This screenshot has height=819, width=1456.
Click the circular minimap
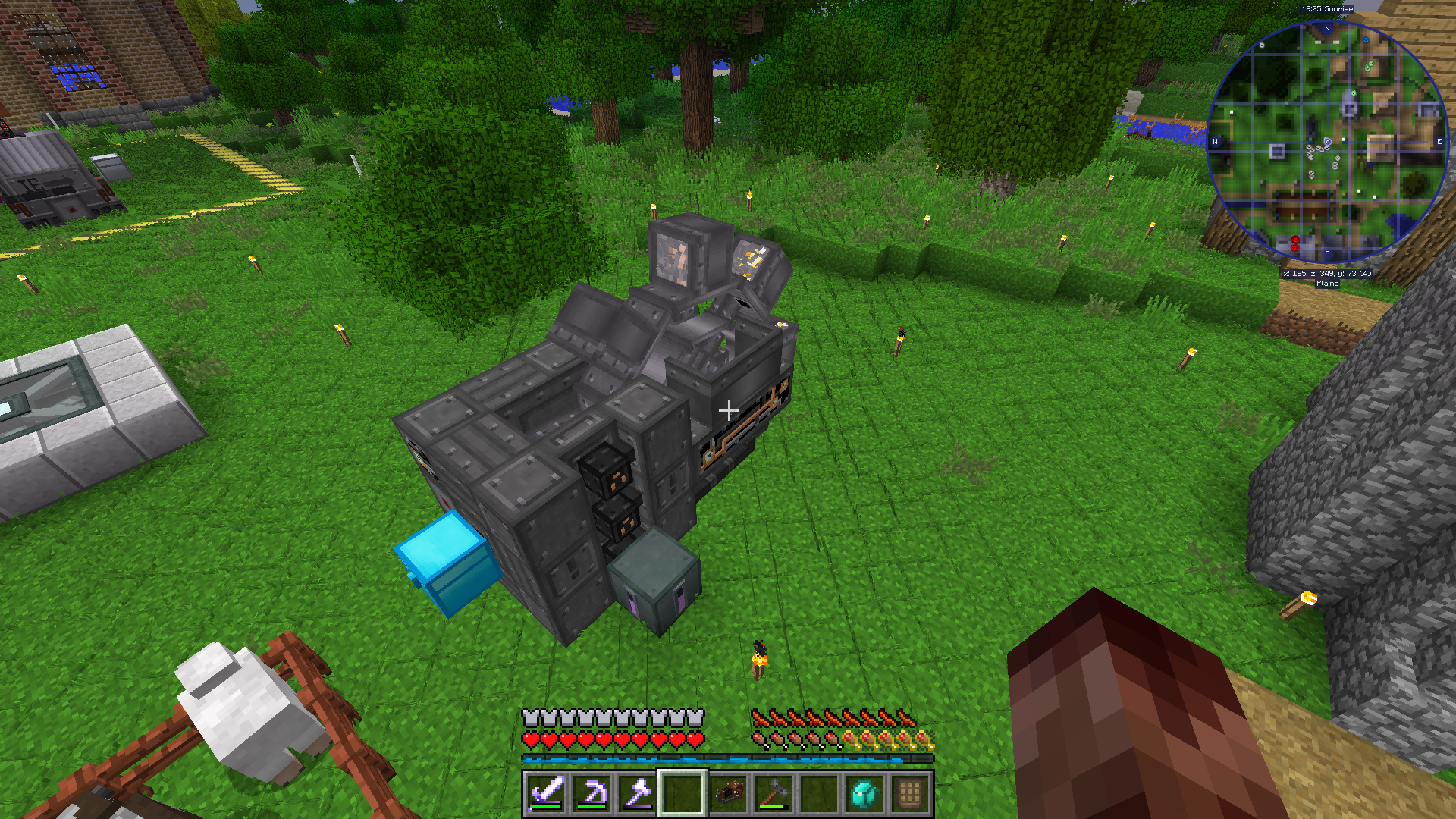pos(1327,142)
